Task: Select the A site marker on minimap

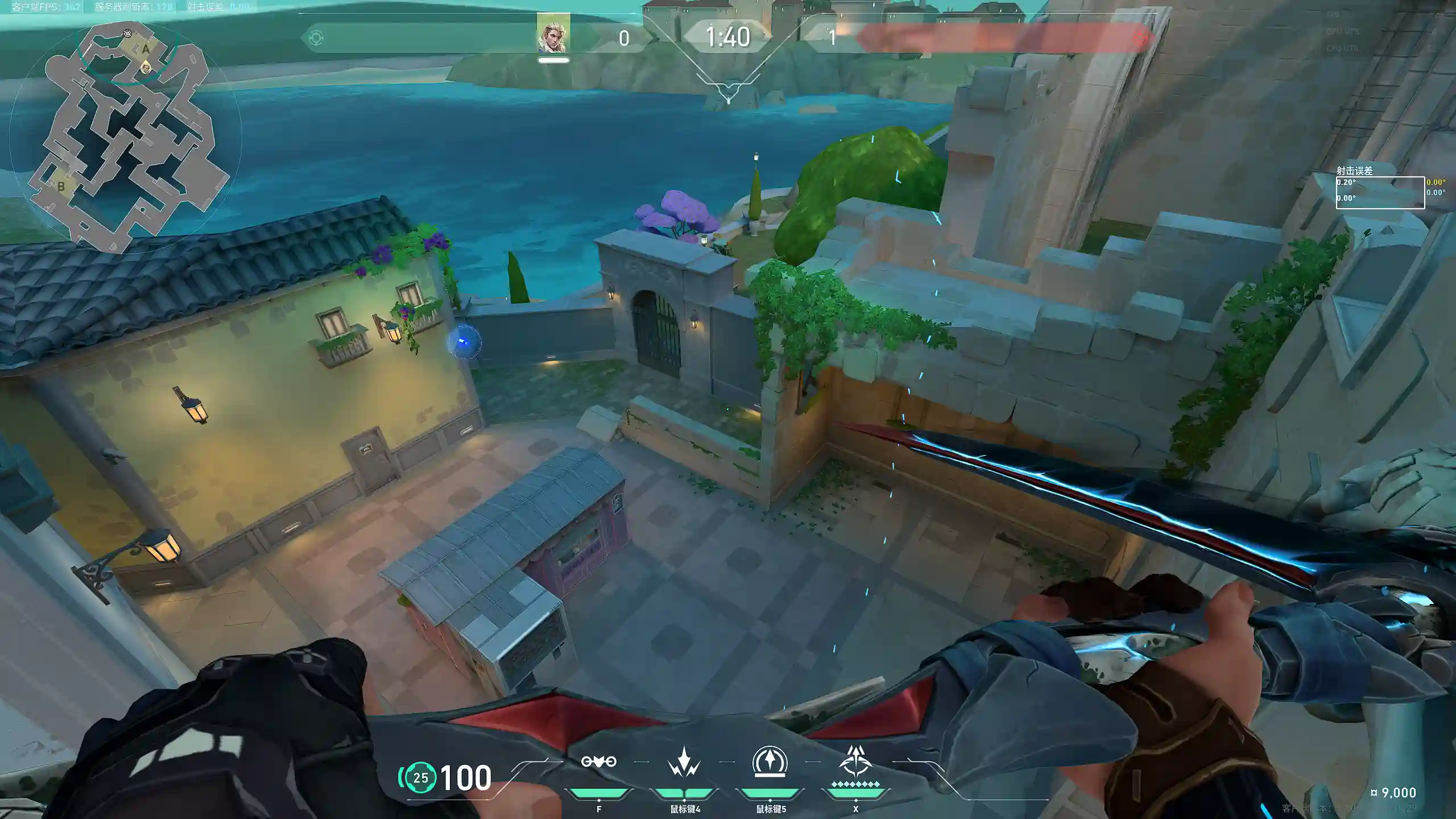Action: coord(146,49)
